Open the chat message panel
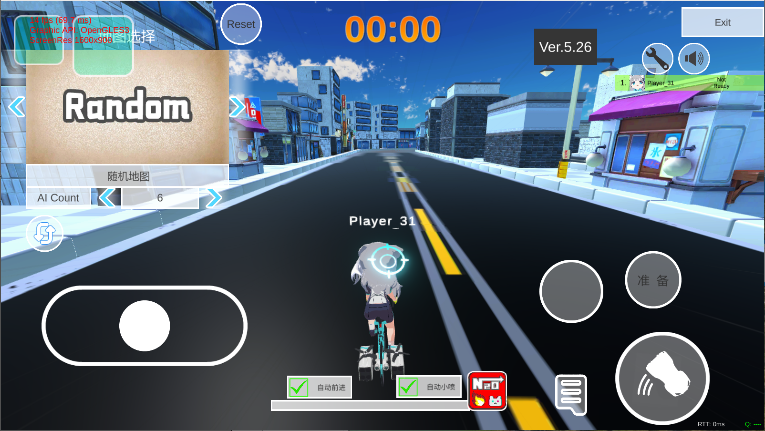The width and height of the screenshot is (765, 431). pyautogui.click(x=570, y=394)
